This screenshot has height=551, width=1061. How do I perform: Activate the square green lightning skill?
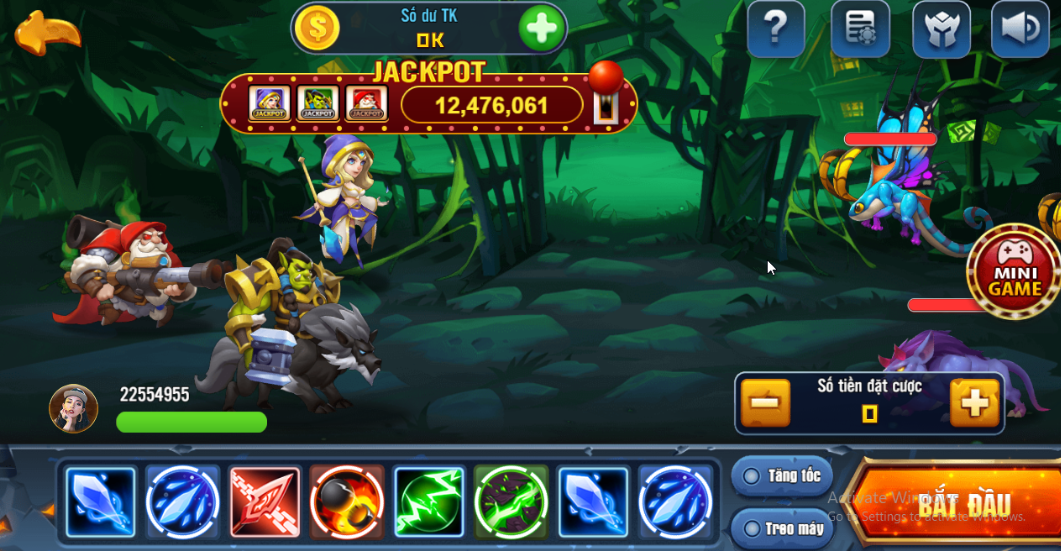428,500
